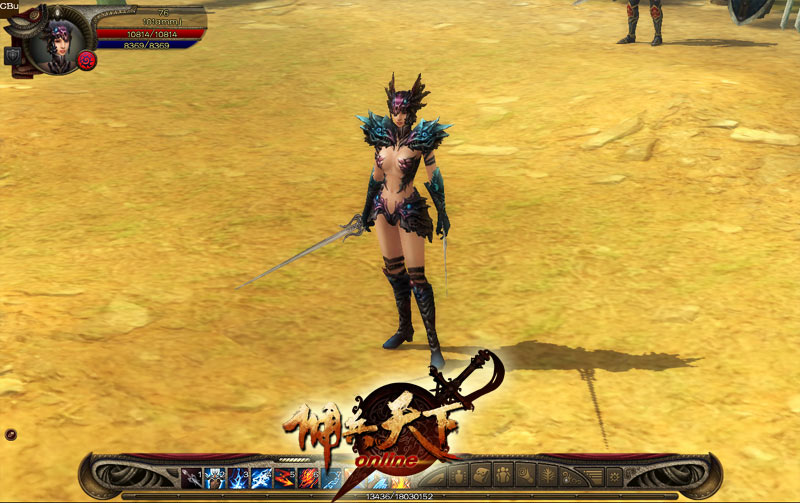Open the tree-shaped skills menu icon

click(x=547, y=476)
